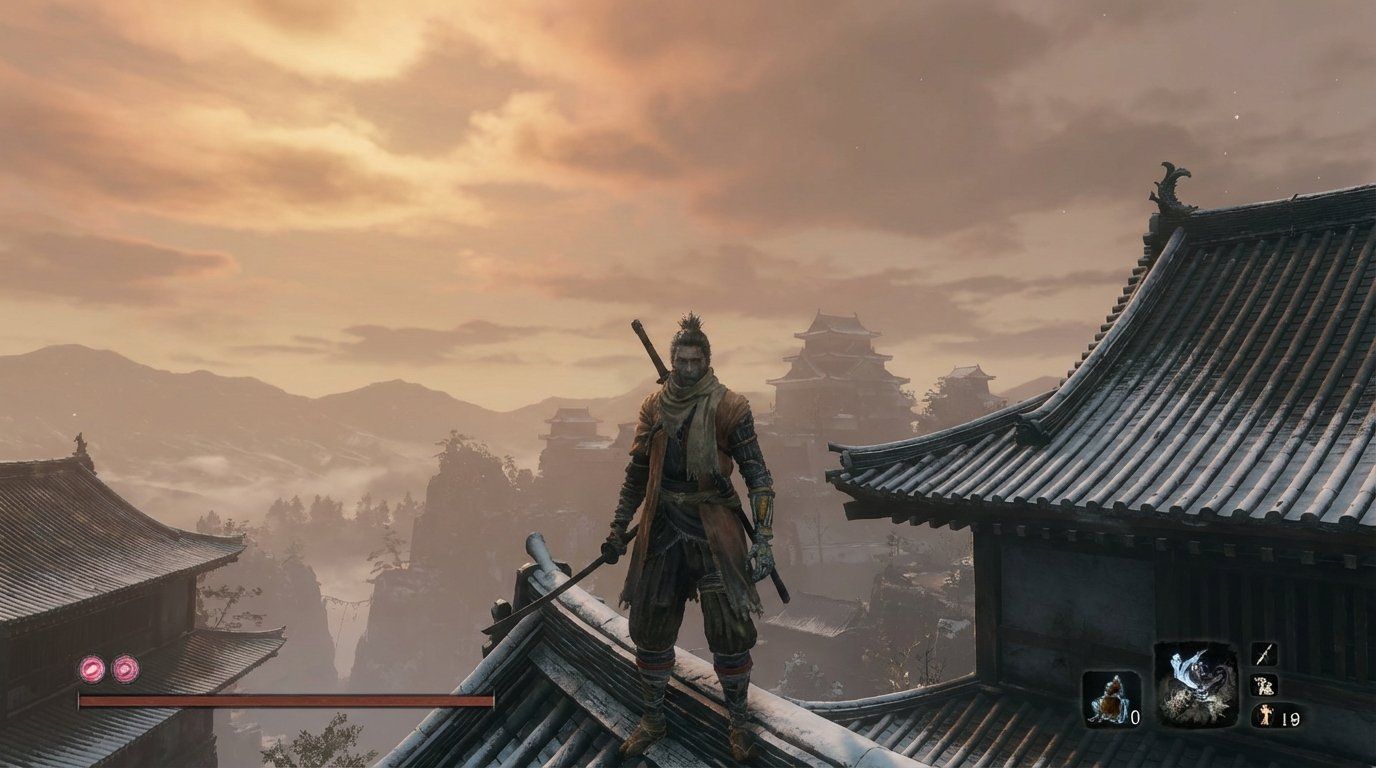Select the sword attack icon

[1266, 652]
